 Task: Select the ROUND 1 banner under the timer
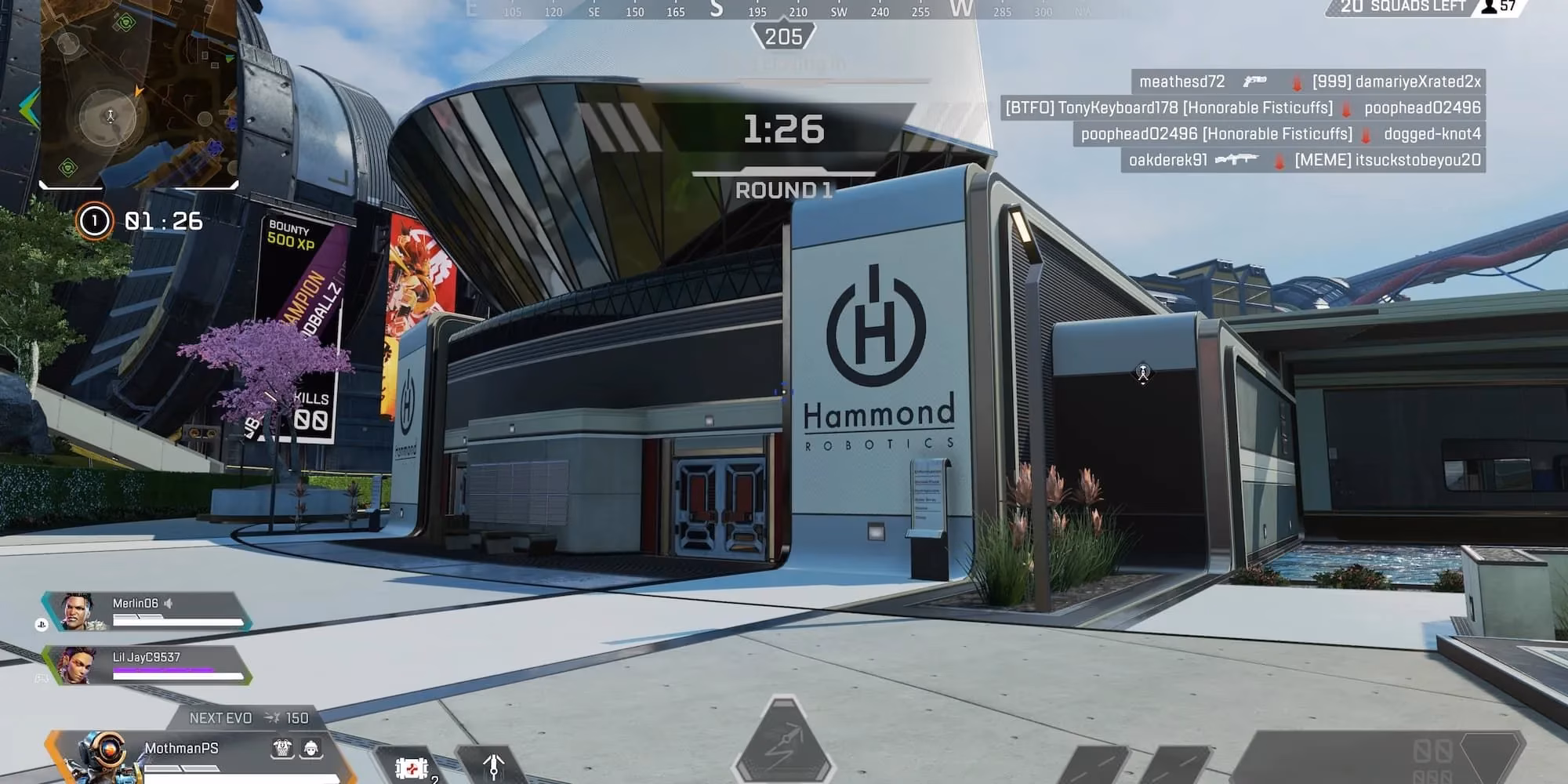coord(784,190)
